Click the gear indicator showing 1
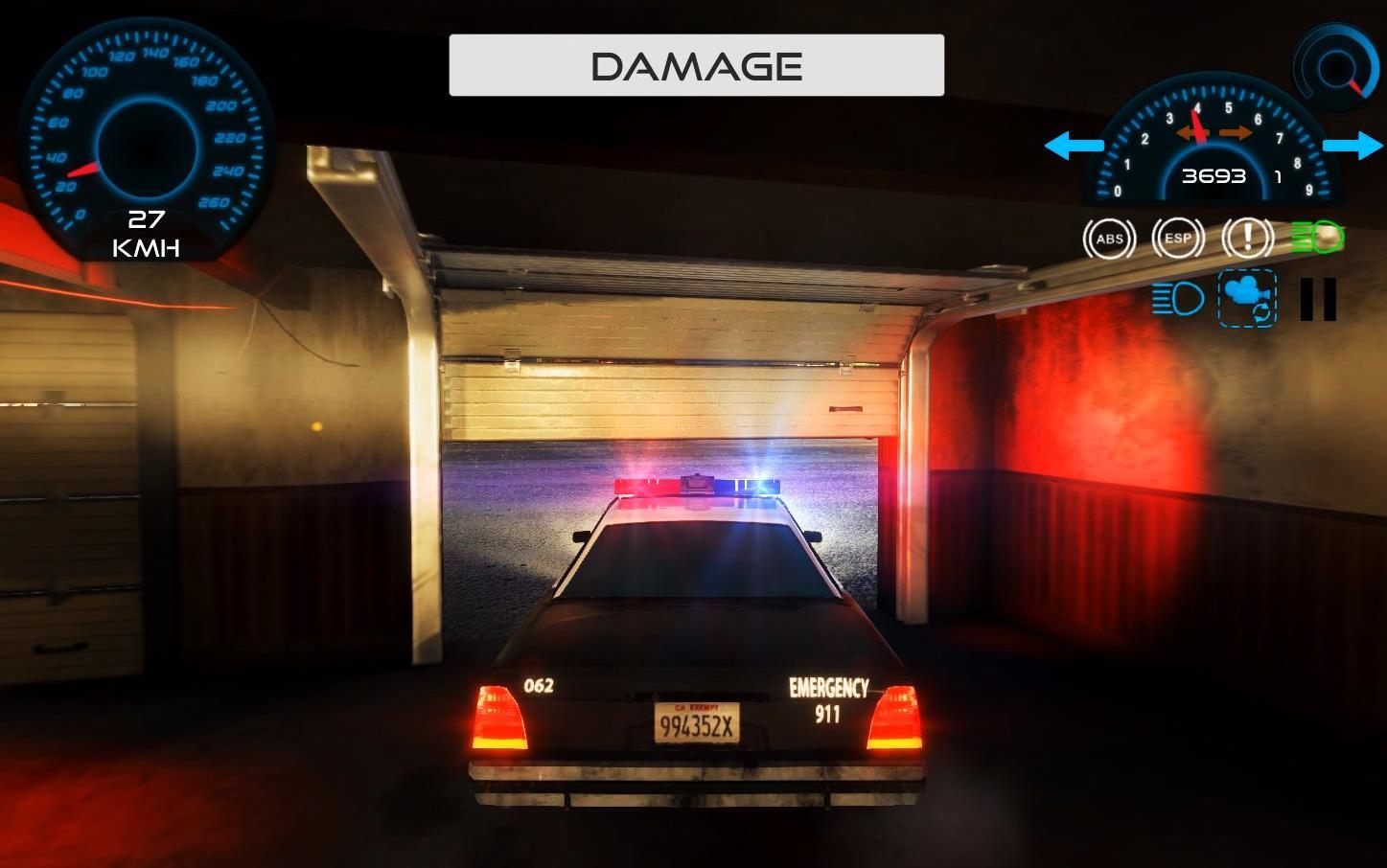Viewport: 1387px width, 868px height. pyautogui.click(x=1277, y=176)
